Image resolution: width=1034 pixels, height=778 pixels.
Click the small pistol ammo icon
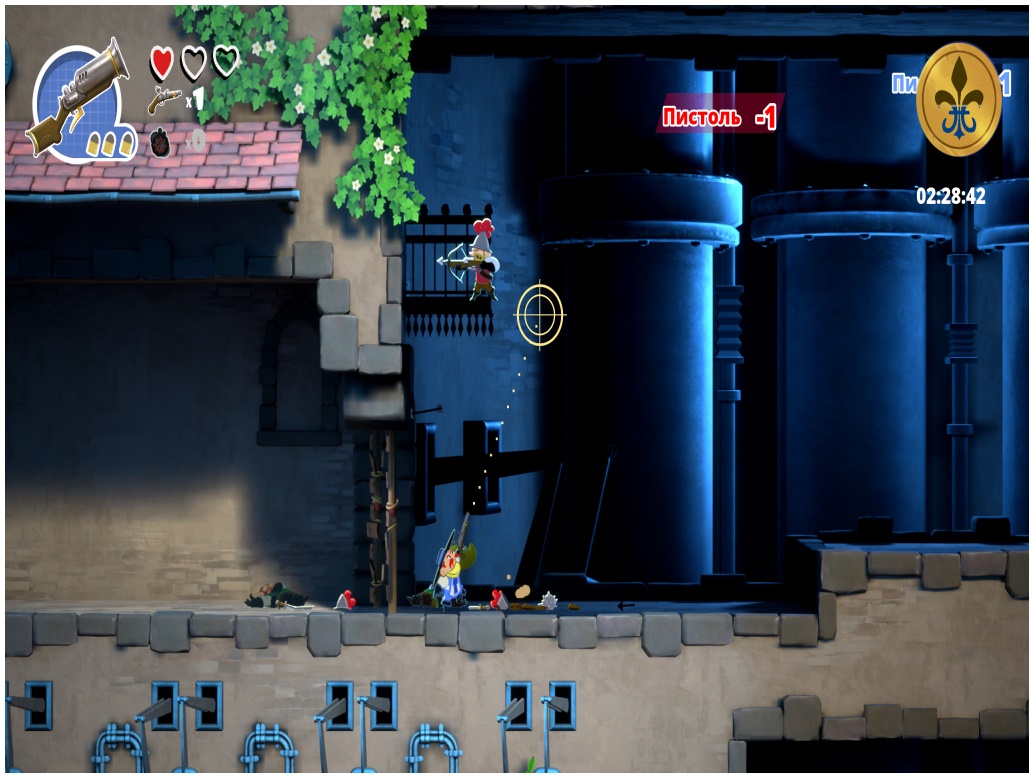(164, 98)
